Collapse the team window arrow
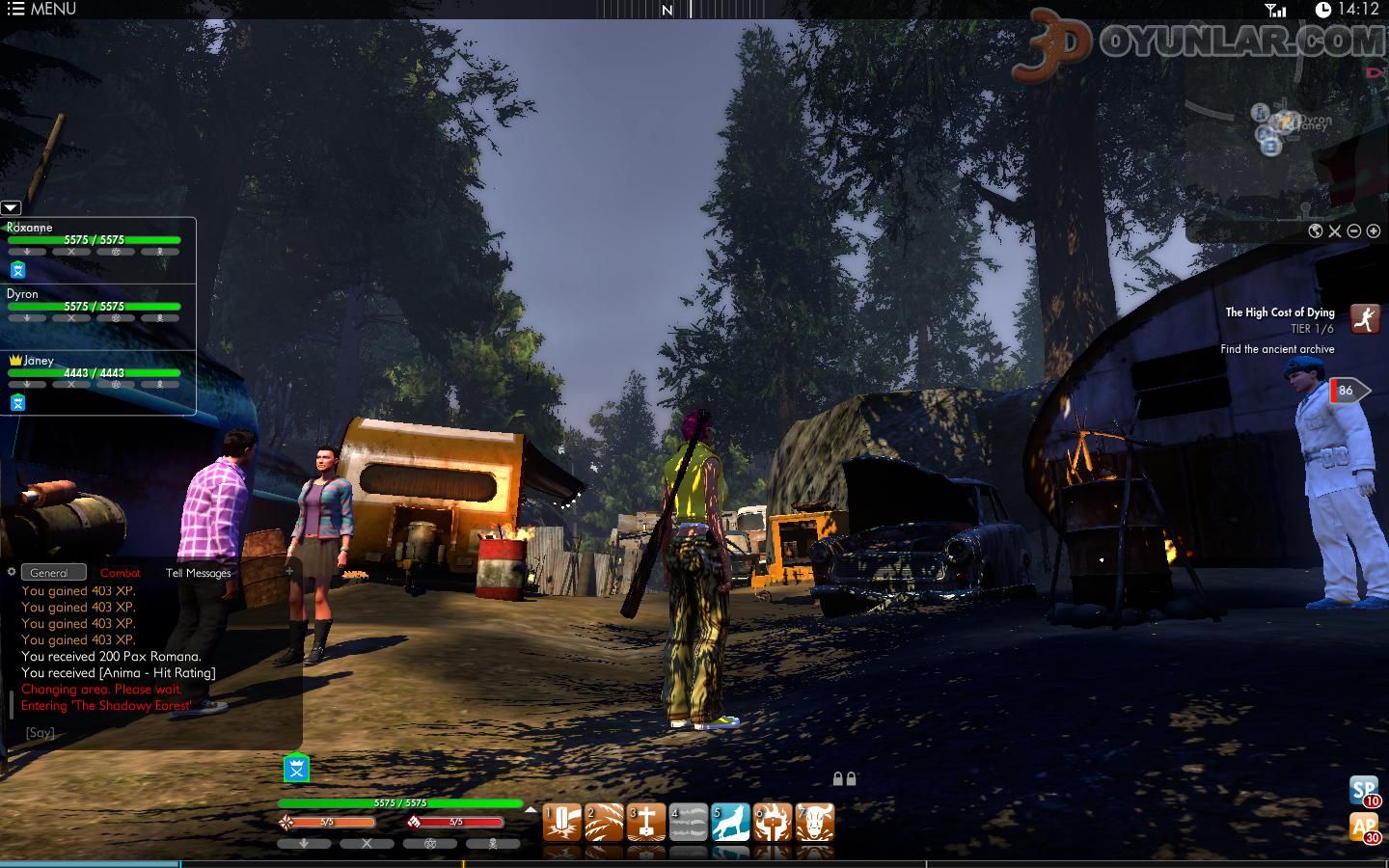Viewport: 1389px width, 868px height. [11, 207]
